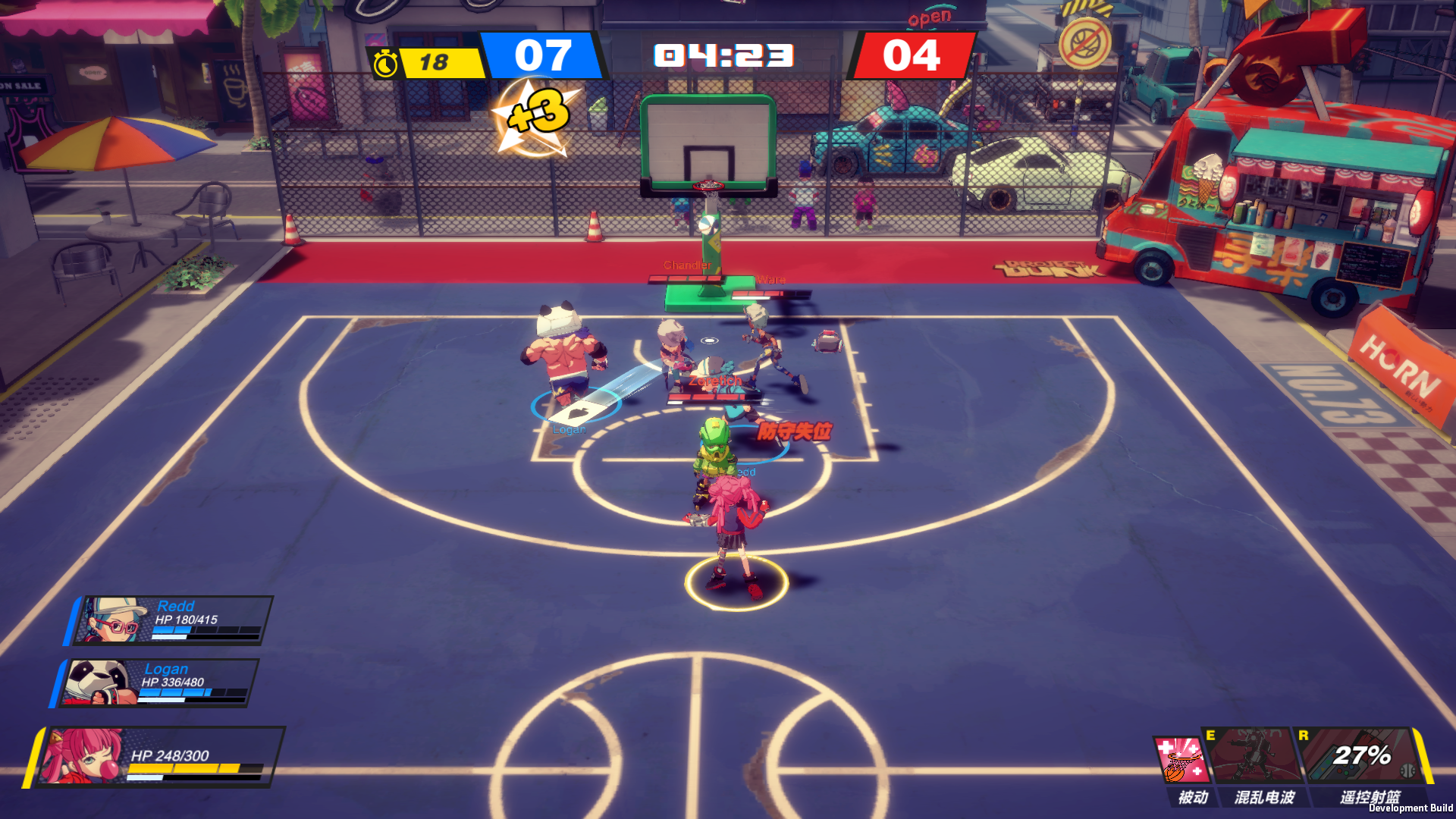
Task: Click the blue team score showing 07
Action: coord(544,55)
